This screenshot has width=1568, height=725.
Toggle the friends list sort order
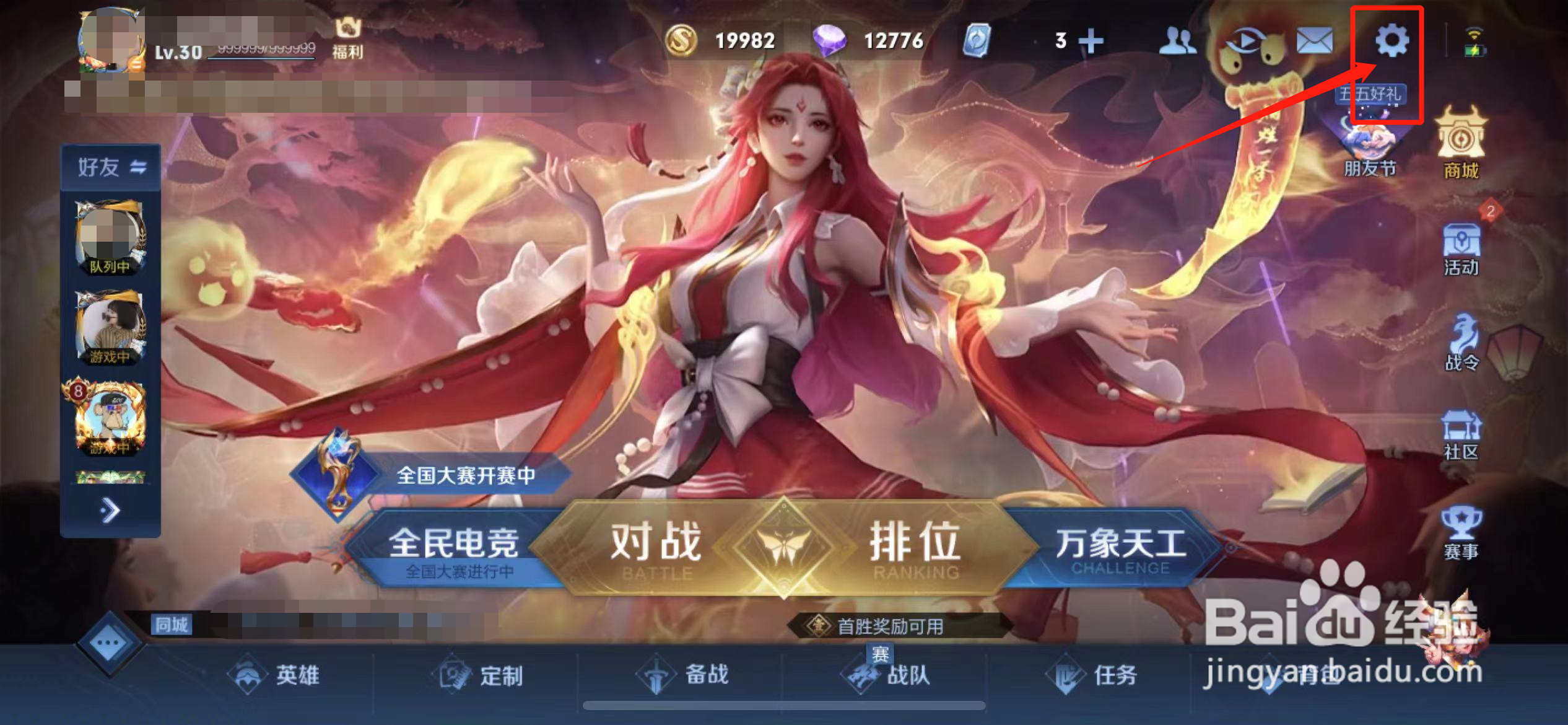coord(139,166)
